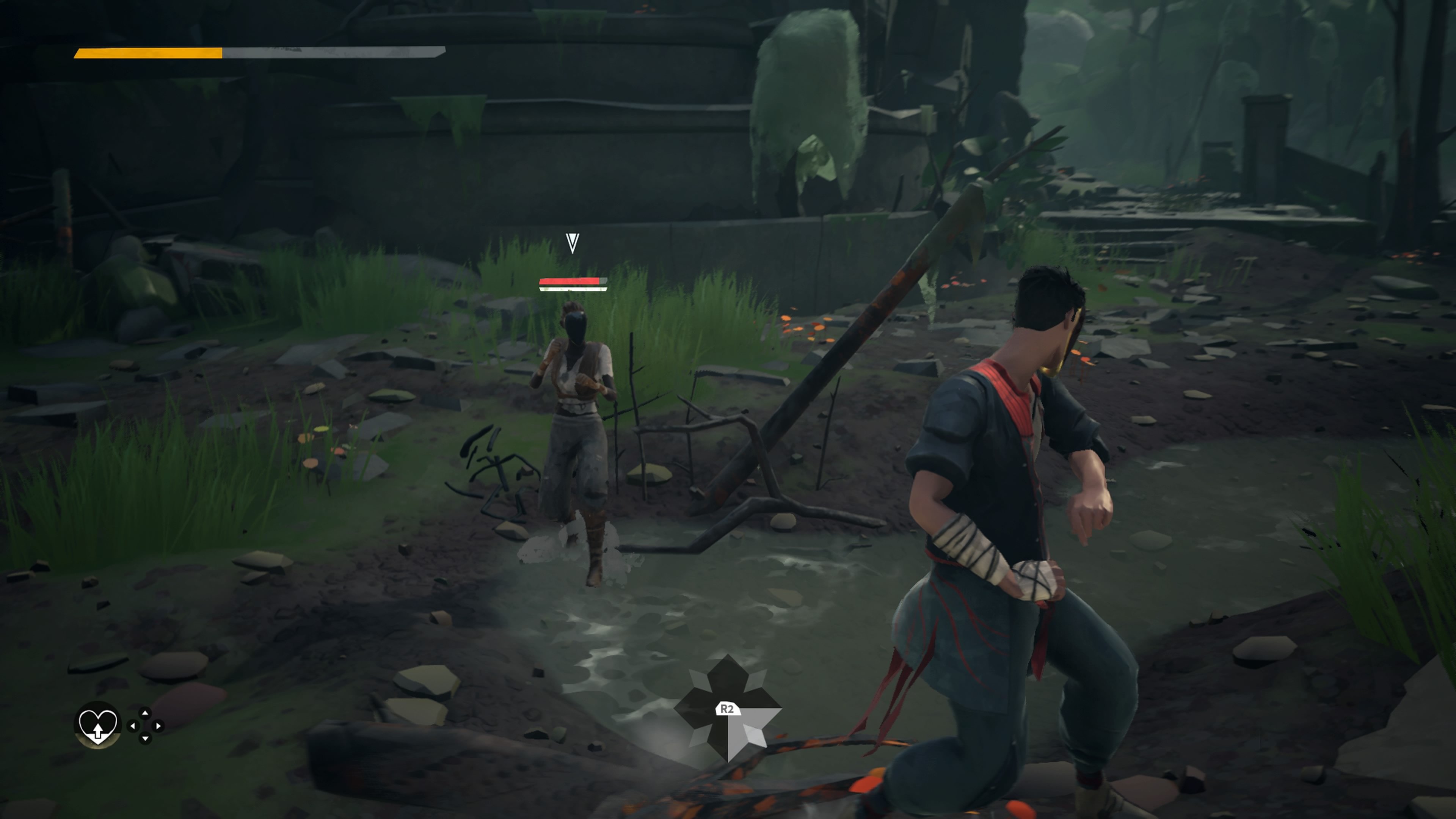This screenshot has height=819, width=1456.
Task: Select the heart heal ability icon
Action: 98,728
